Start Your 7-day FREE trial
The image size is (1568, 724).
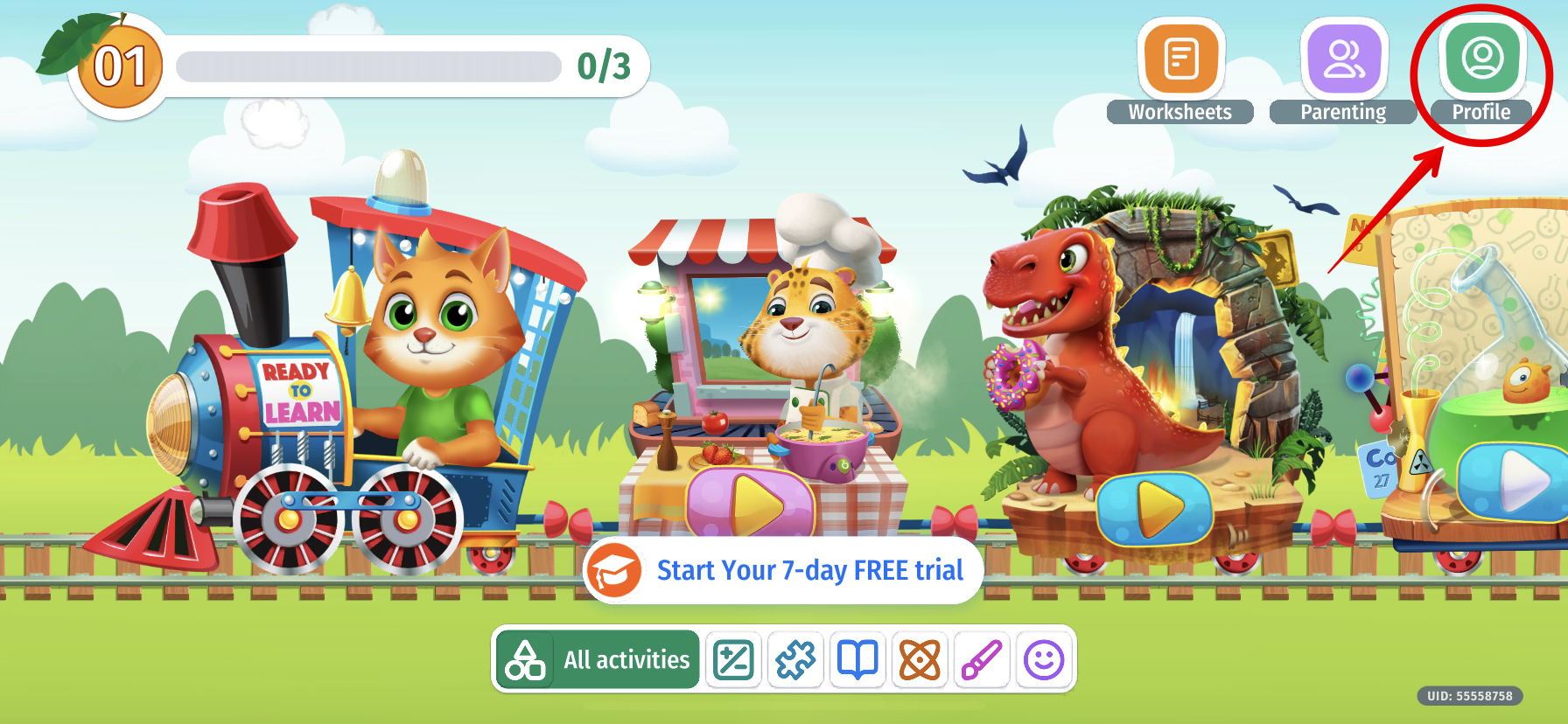pyautogui.click(x=783, y=570)
